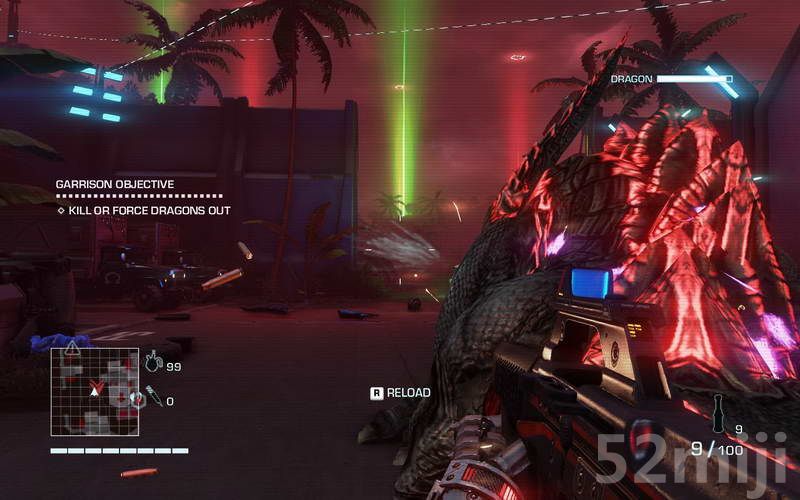Select the health syringe icon
This screenshot has height=500, width=800.
point(153,397)
